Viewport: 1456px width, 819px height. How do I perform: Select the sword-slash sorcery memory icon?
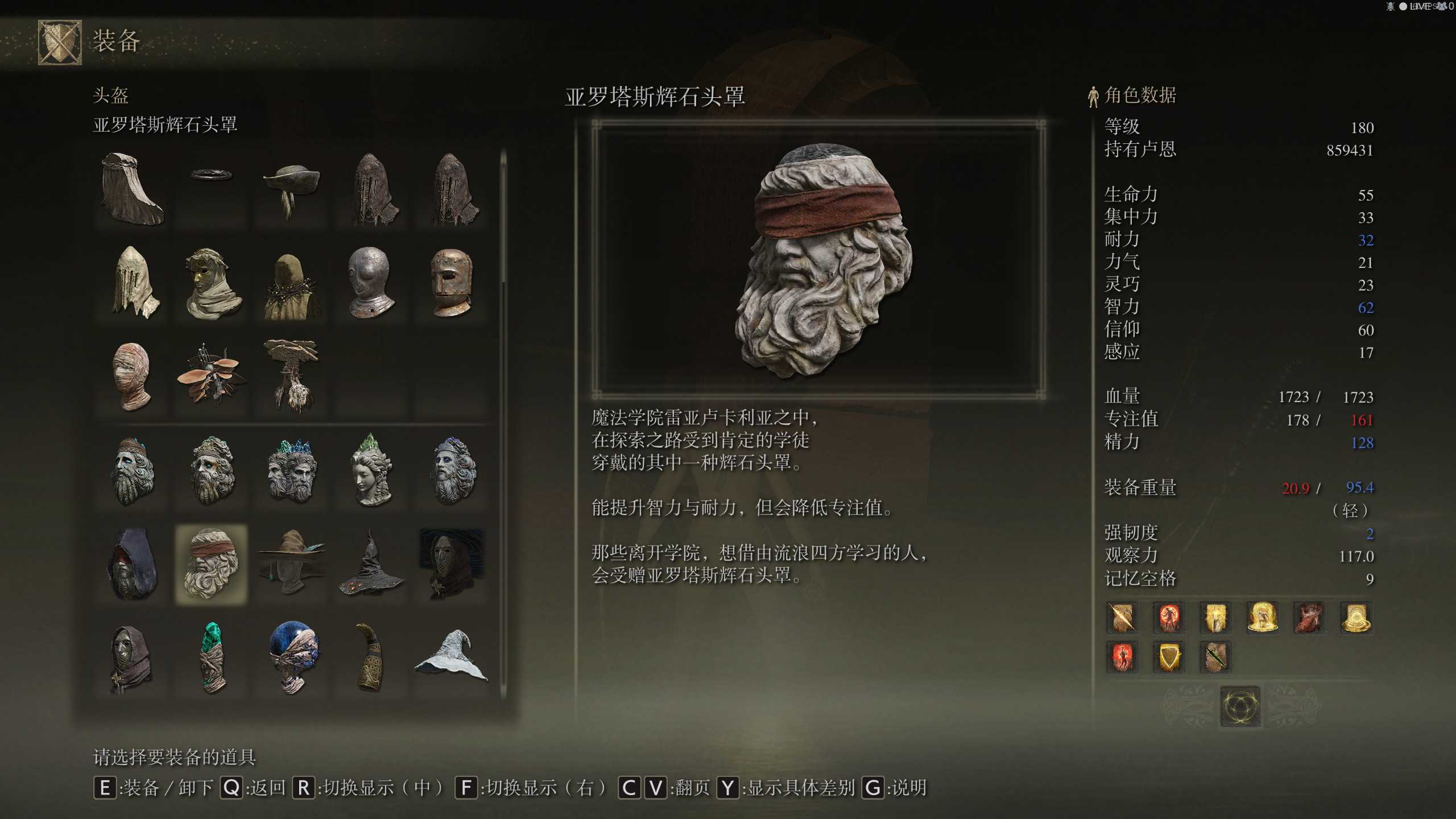[1122, 618]
